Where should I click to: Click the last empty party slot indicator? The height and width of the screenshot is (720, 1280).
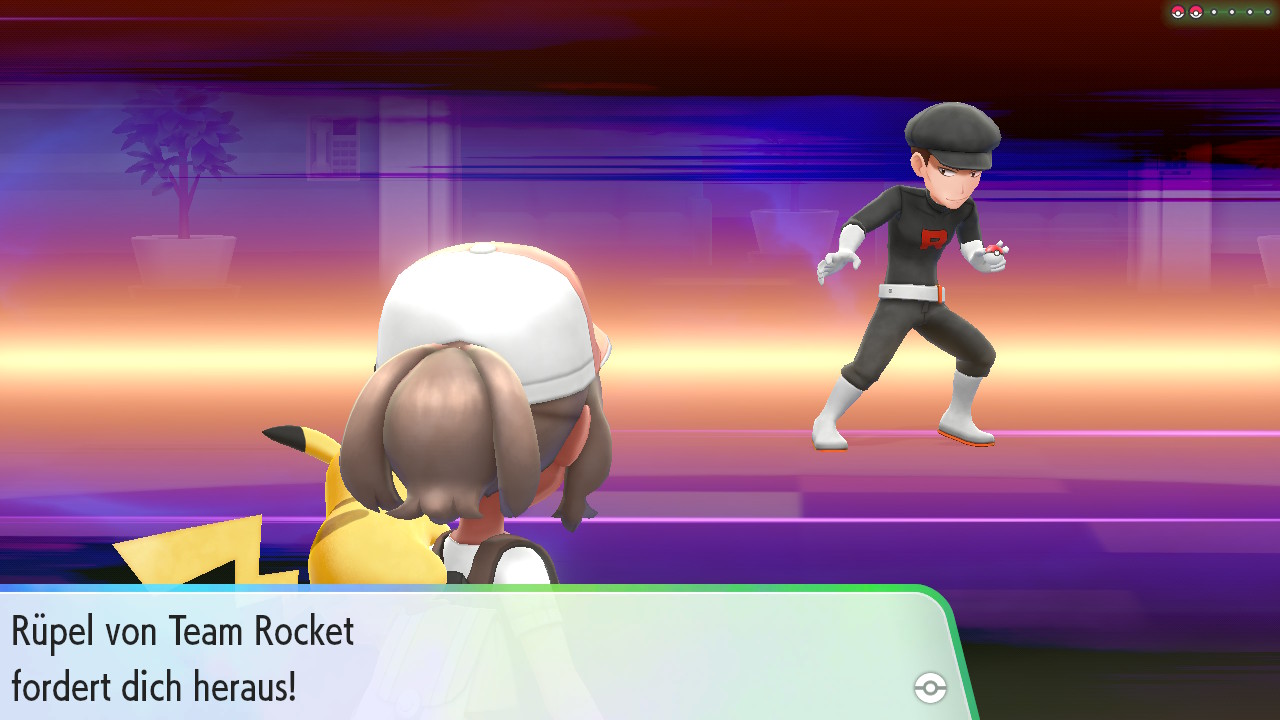tap(1268, 12)
